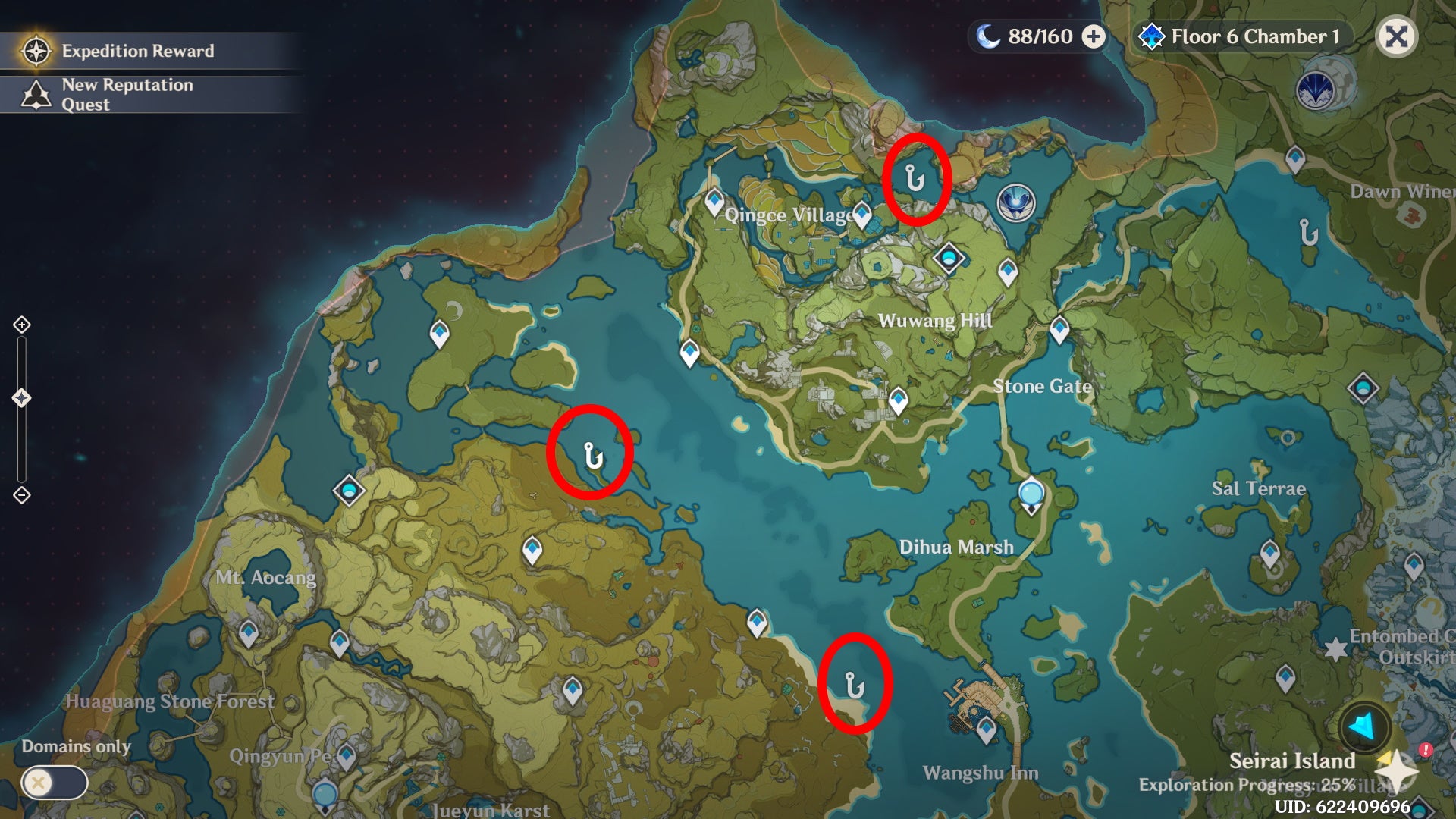1456x819 pixels.
Task: Click the plus button beside the 88/160 resin counter
Action: [1093, 35]
